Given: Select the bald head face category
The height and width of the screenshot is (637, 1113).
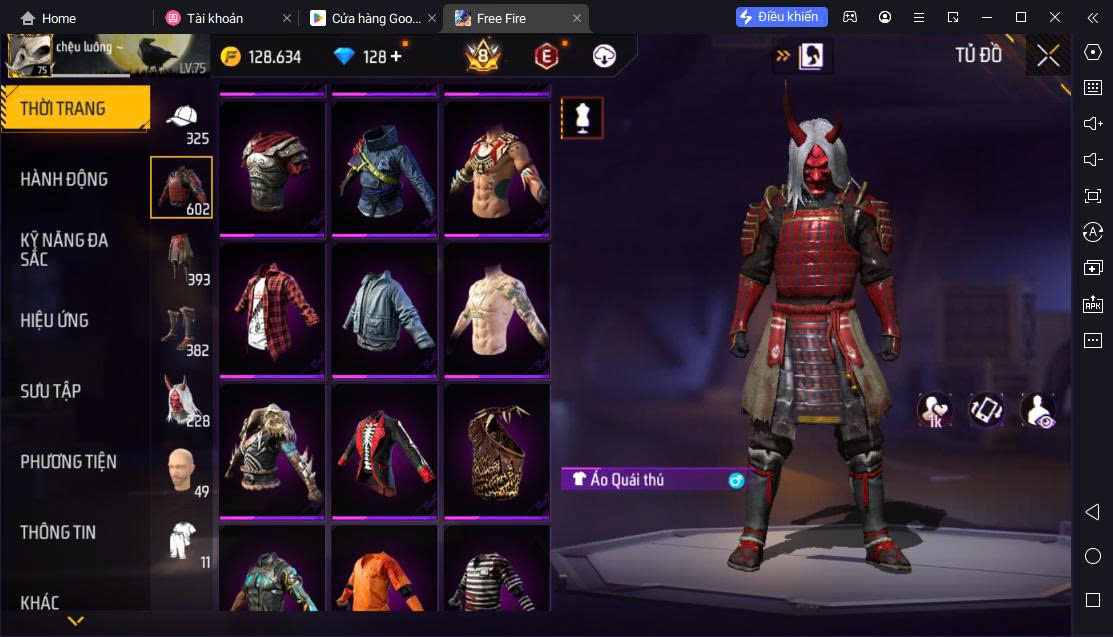Looking at the screenshot, I should pyautogui.click(x=181, y=468).
